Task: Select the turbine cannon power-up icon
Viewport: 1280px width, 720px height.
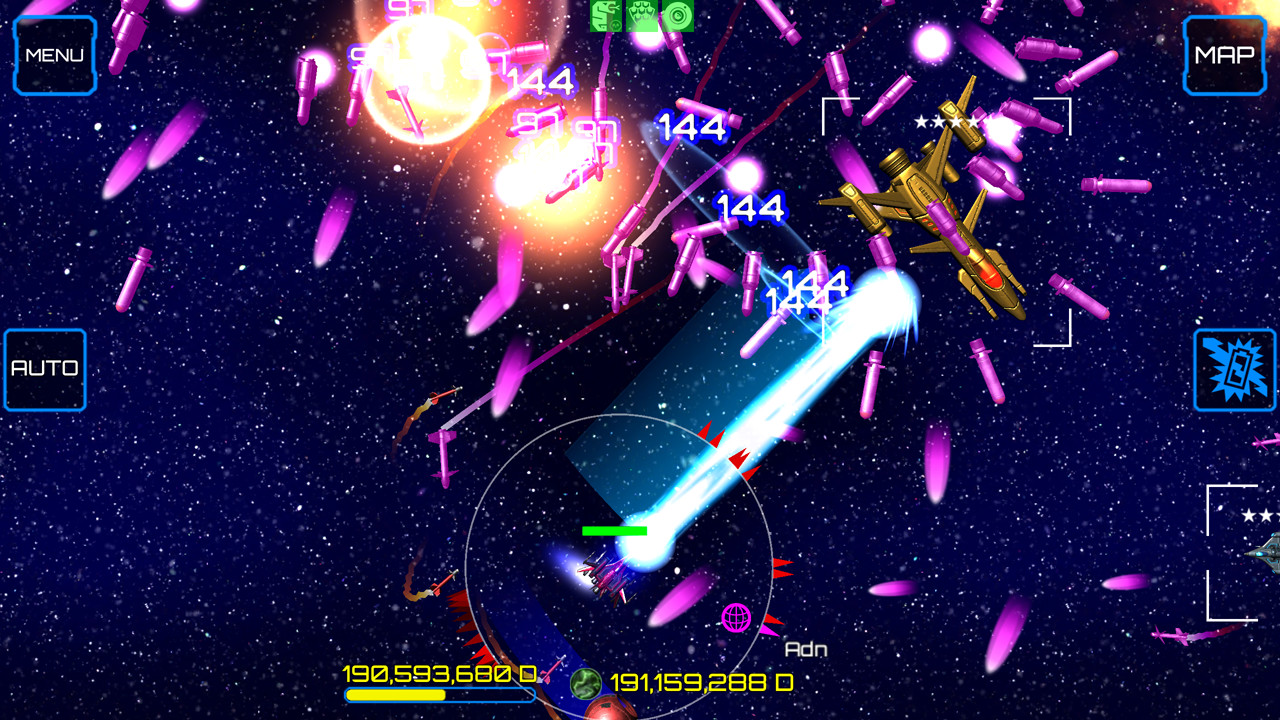Action: tap(678, 17)
